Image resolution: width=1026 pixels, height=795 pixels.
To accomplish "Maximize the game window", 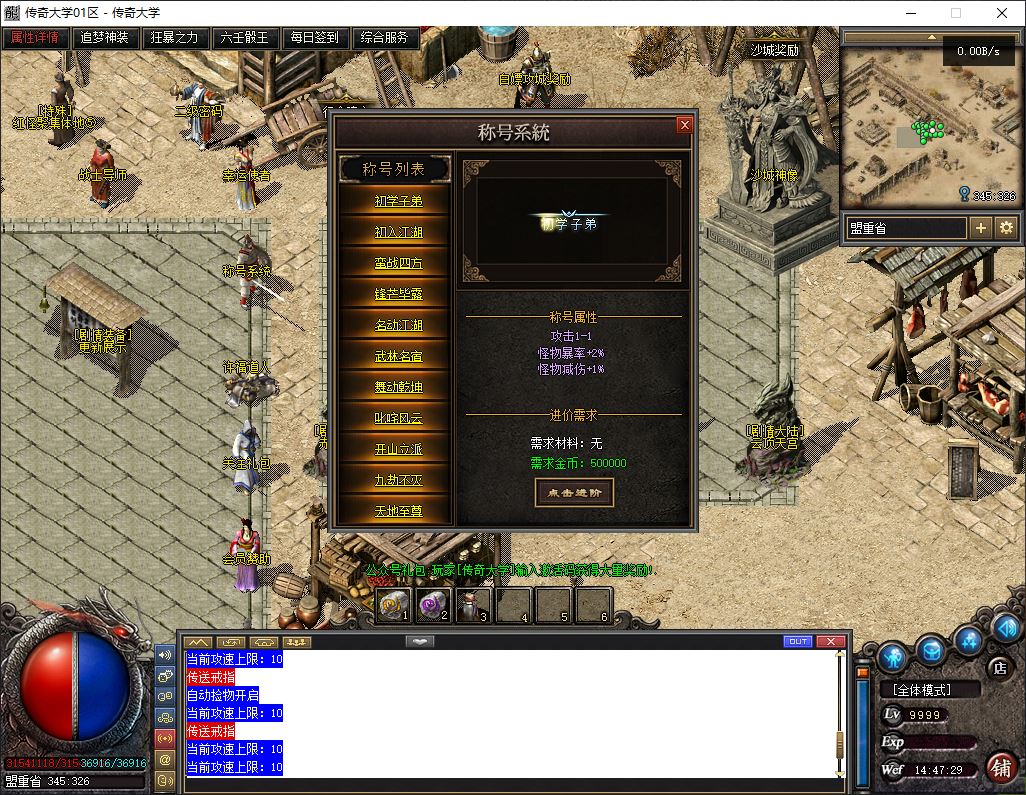I will [x=956, y=14].
